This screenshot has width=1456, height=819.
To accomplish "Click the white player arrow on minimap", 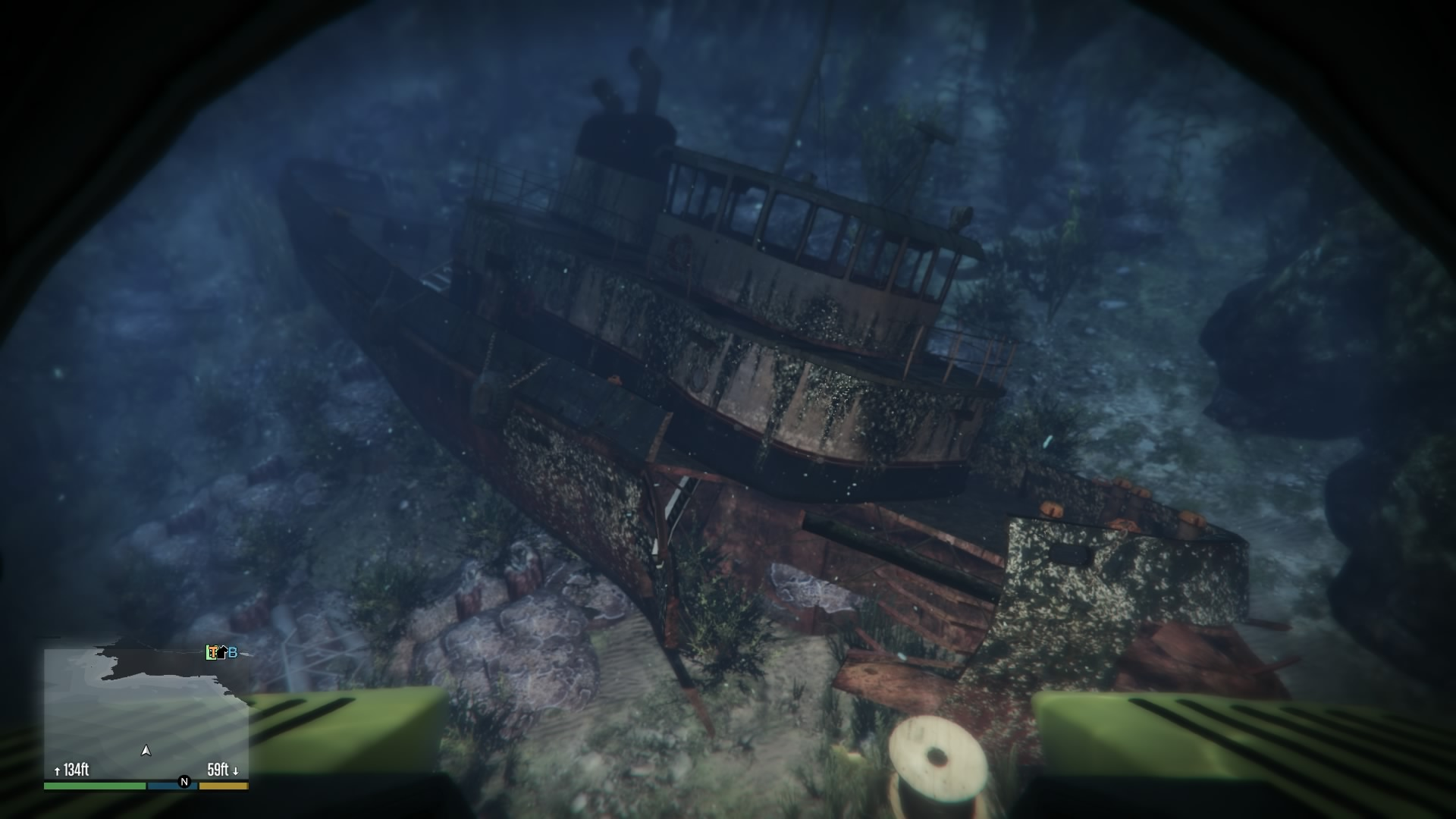I will click(x=146, y=751).
